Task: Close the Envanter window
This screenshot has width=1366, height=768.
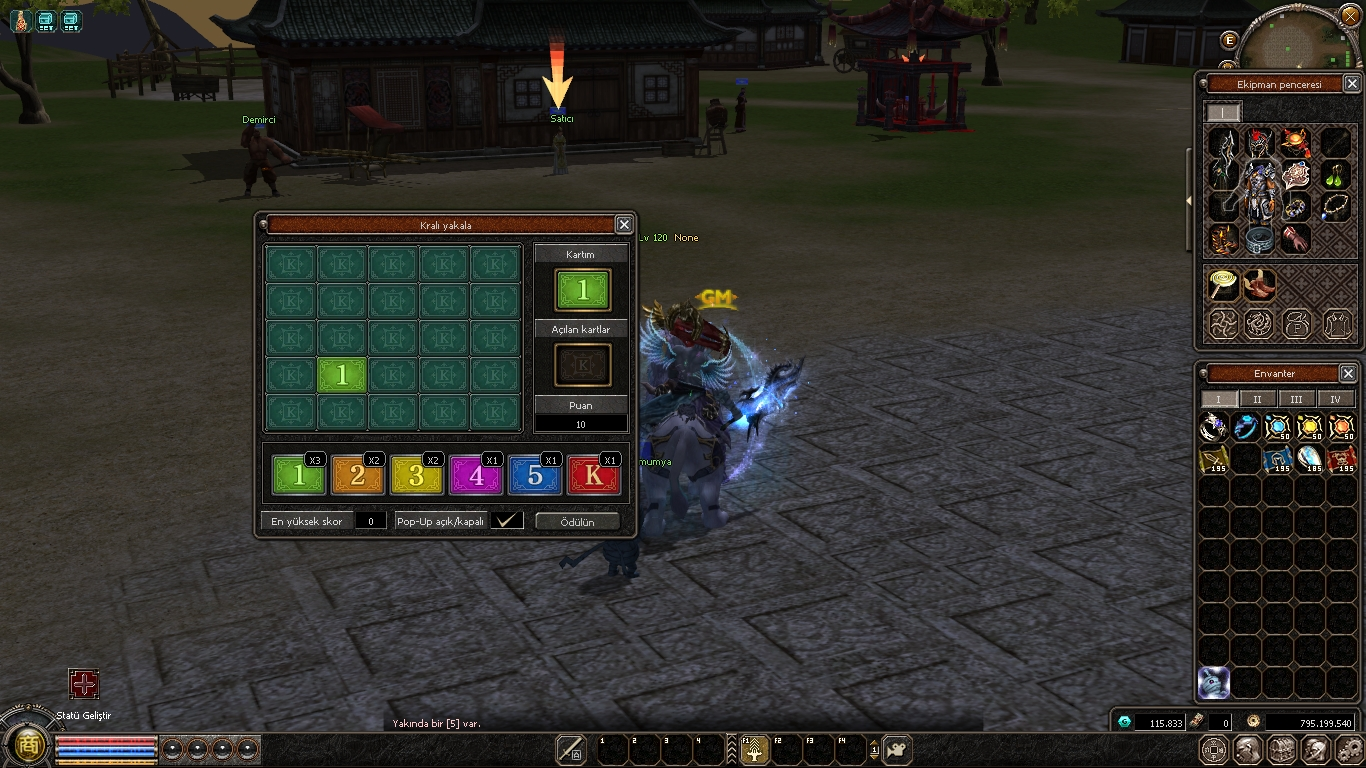Action: pos(1348,374)
